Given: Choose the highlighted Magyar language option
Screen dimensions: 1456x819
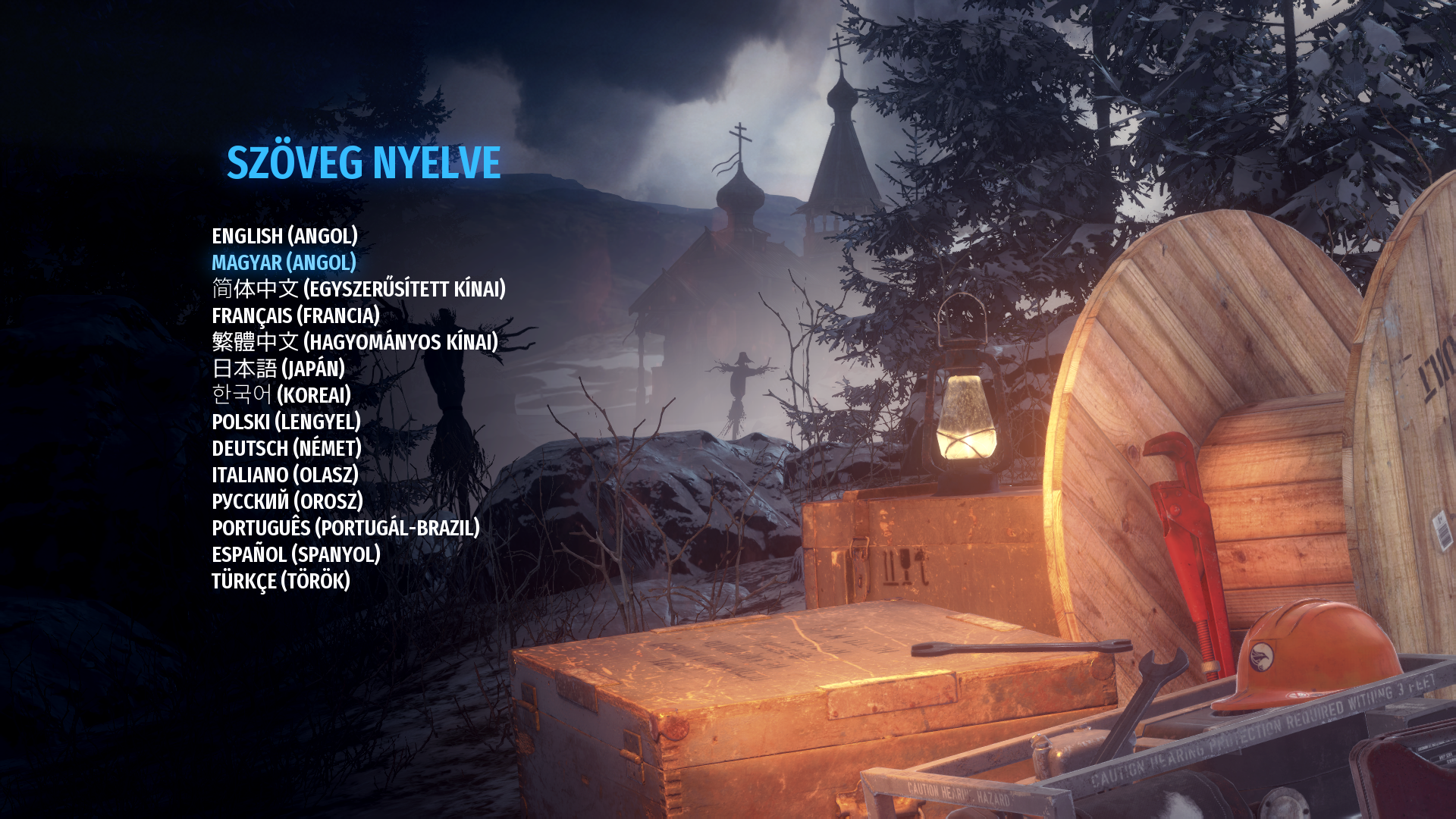Looking at the screenshot, I should 284,263.
